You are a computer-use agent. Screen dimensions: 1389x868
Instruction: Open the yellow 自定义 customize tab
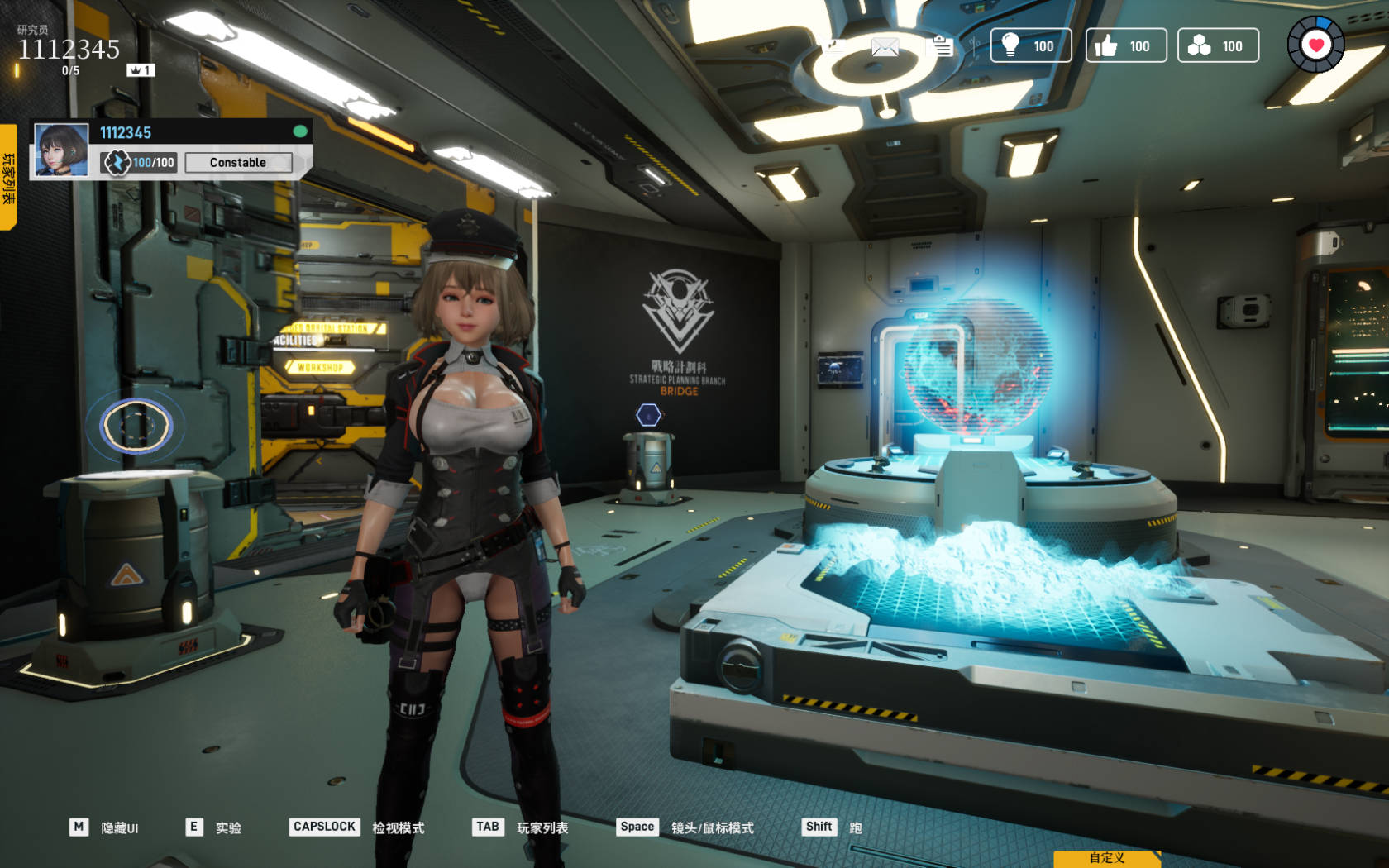(1106, 858)
